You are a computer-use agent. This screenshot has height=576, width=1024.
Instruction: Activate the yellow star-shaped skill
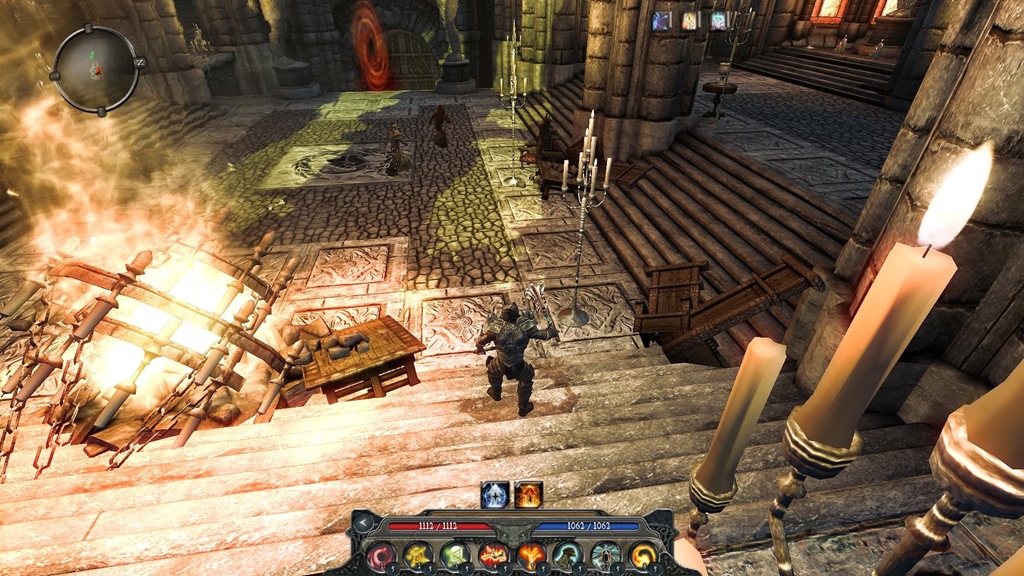tap(417, 555)
